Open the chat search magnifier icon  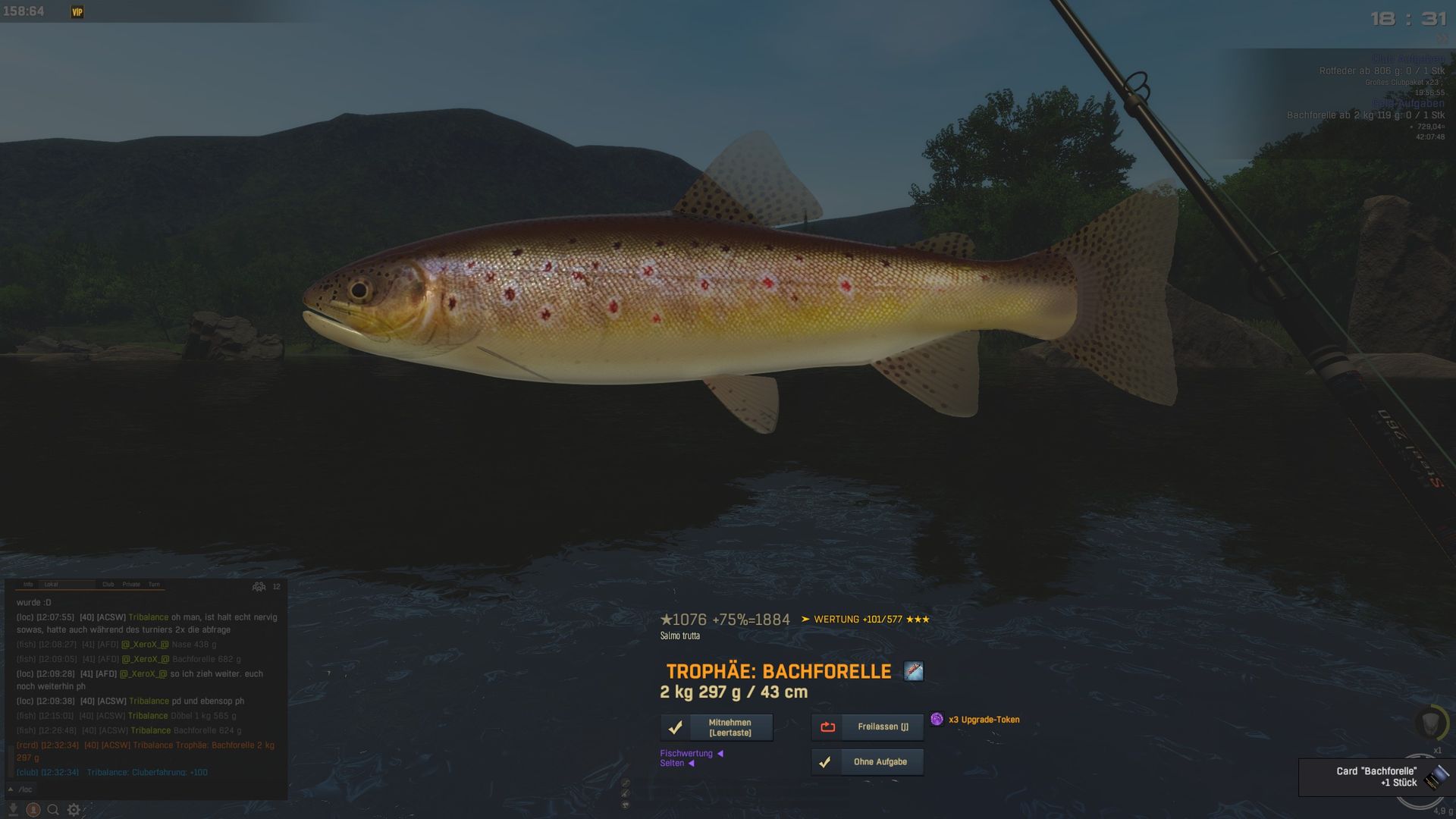click(x=53, y=809)
